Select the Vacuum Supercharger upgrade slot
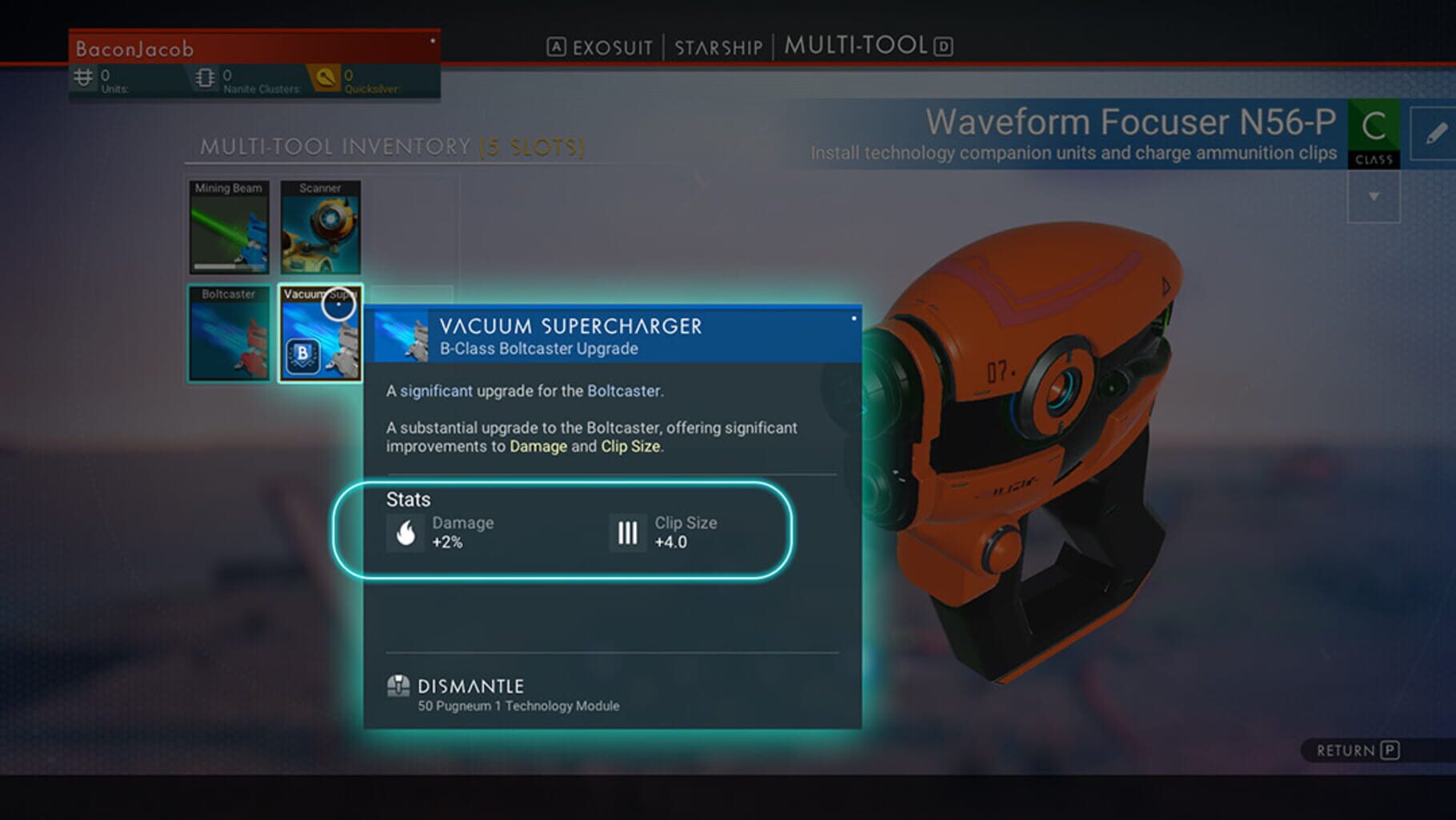 (x=320, y=333)
